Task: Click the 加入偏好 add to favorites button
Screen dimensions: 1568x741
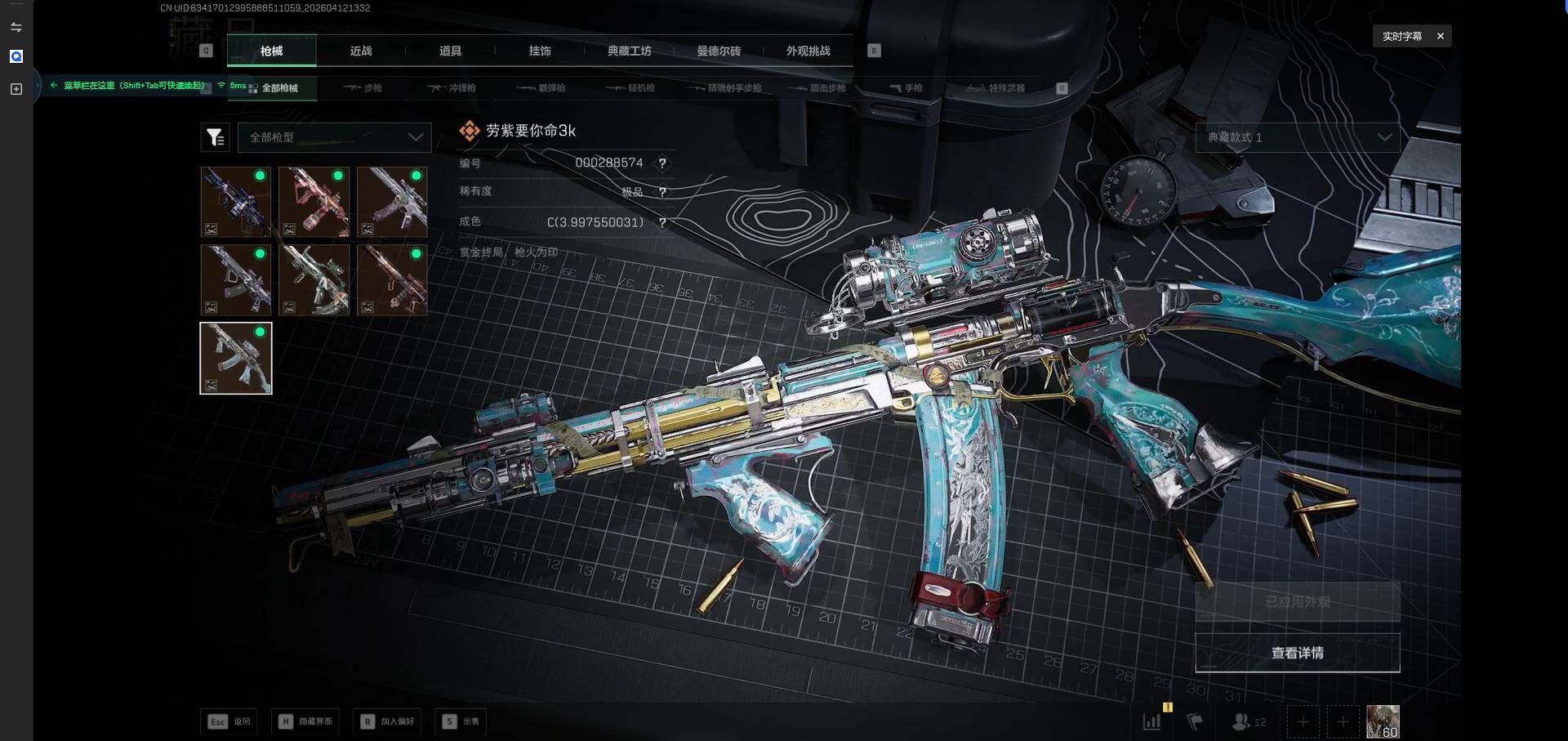Action: coord(388,721)
